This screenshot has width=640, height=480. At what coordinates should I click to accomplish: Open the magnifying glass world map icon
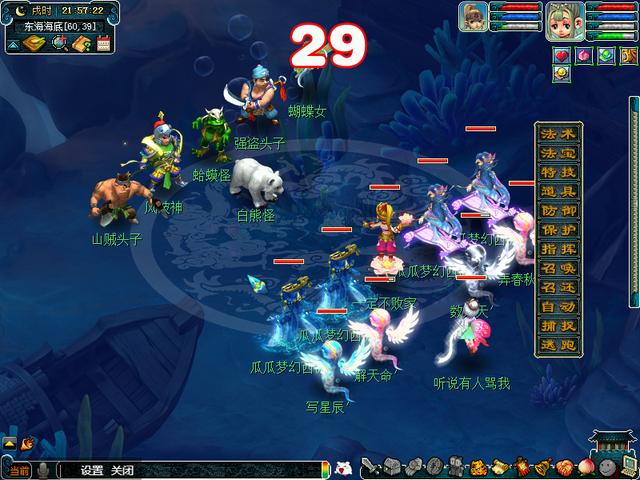pos(59,43)
